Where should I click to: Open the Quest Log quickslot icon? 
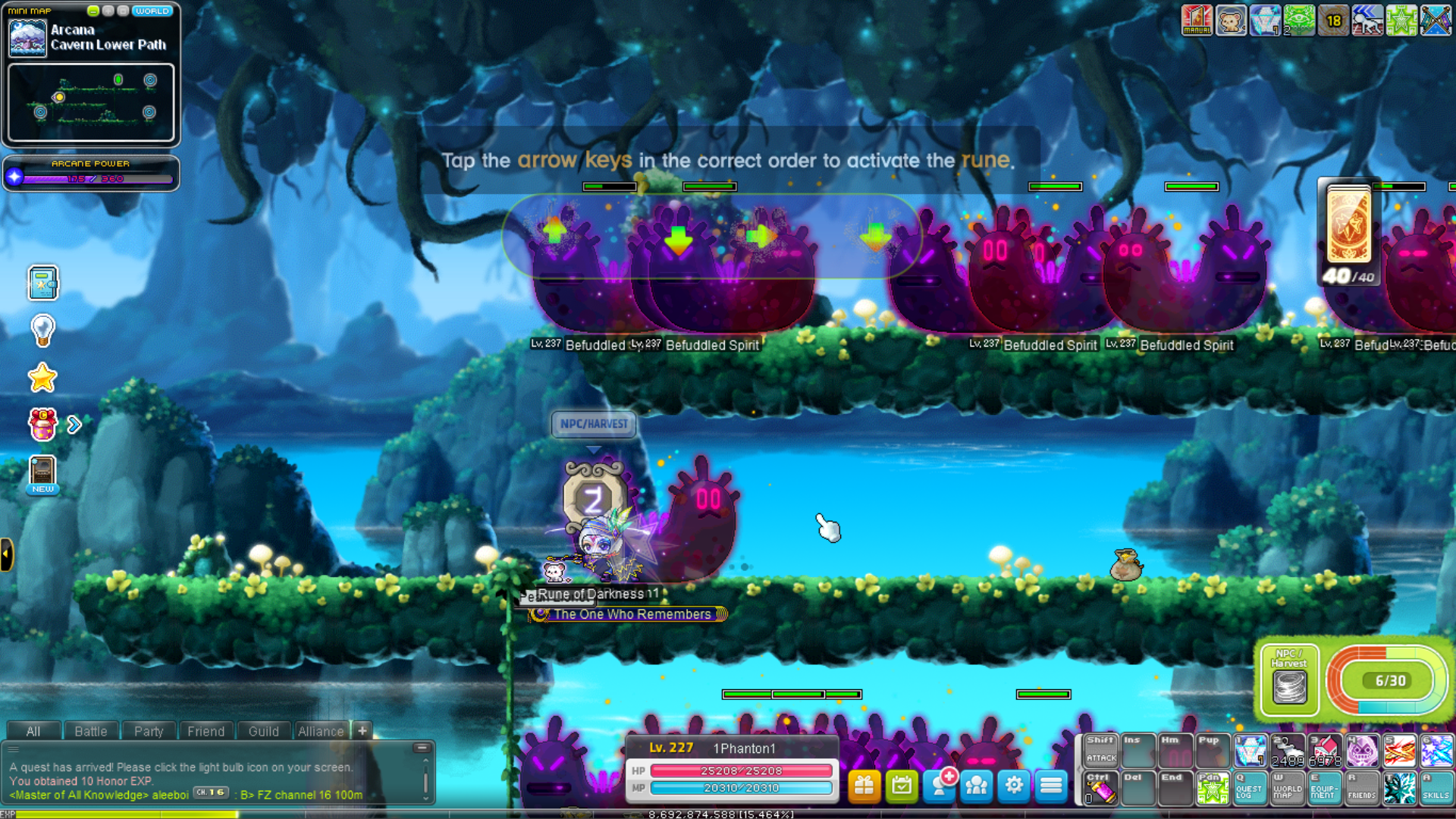1249,789
